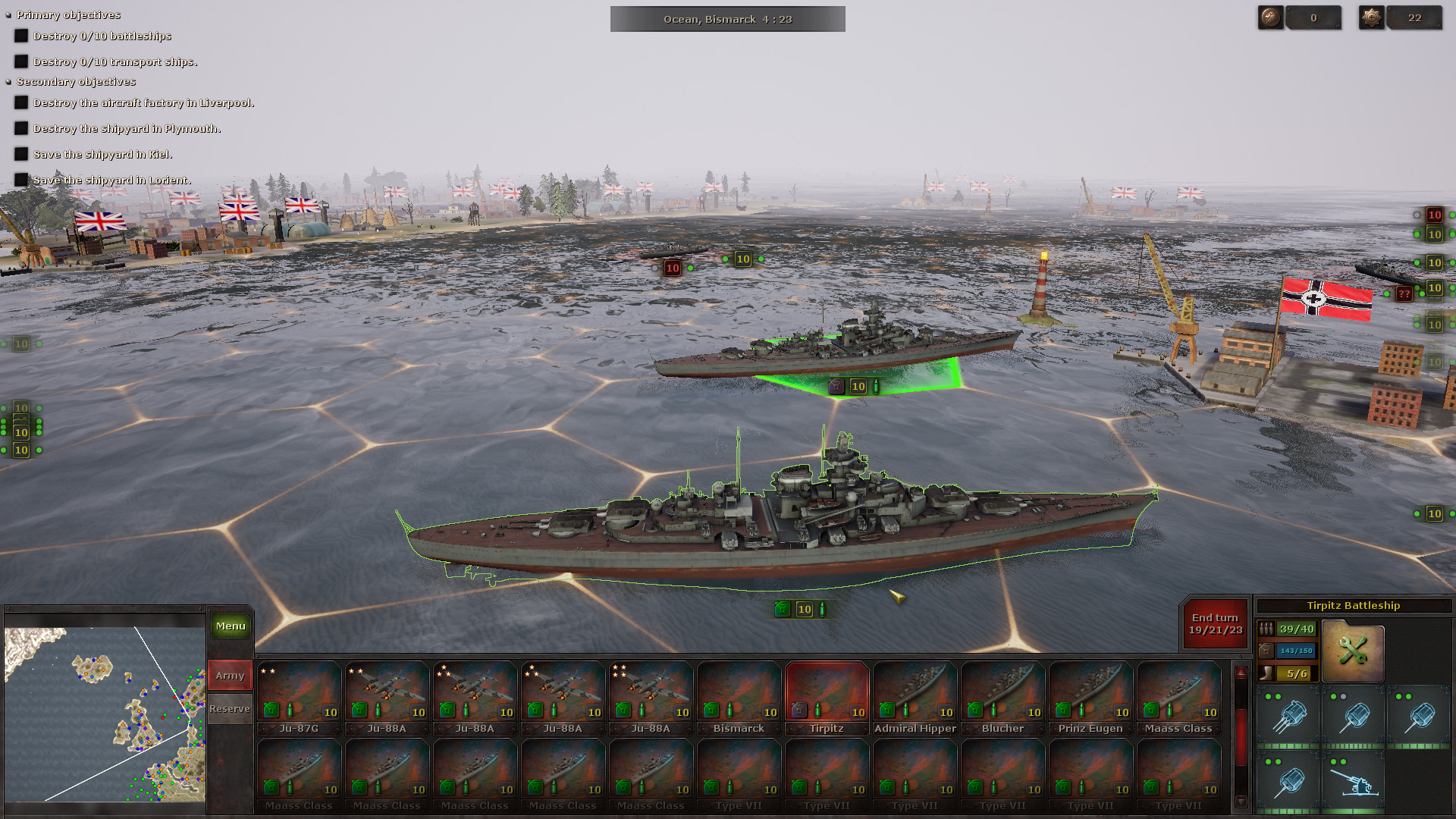Click the ammunition shells icon showing 39/40
The image size is (1456, 819).
coord(1288,629)
